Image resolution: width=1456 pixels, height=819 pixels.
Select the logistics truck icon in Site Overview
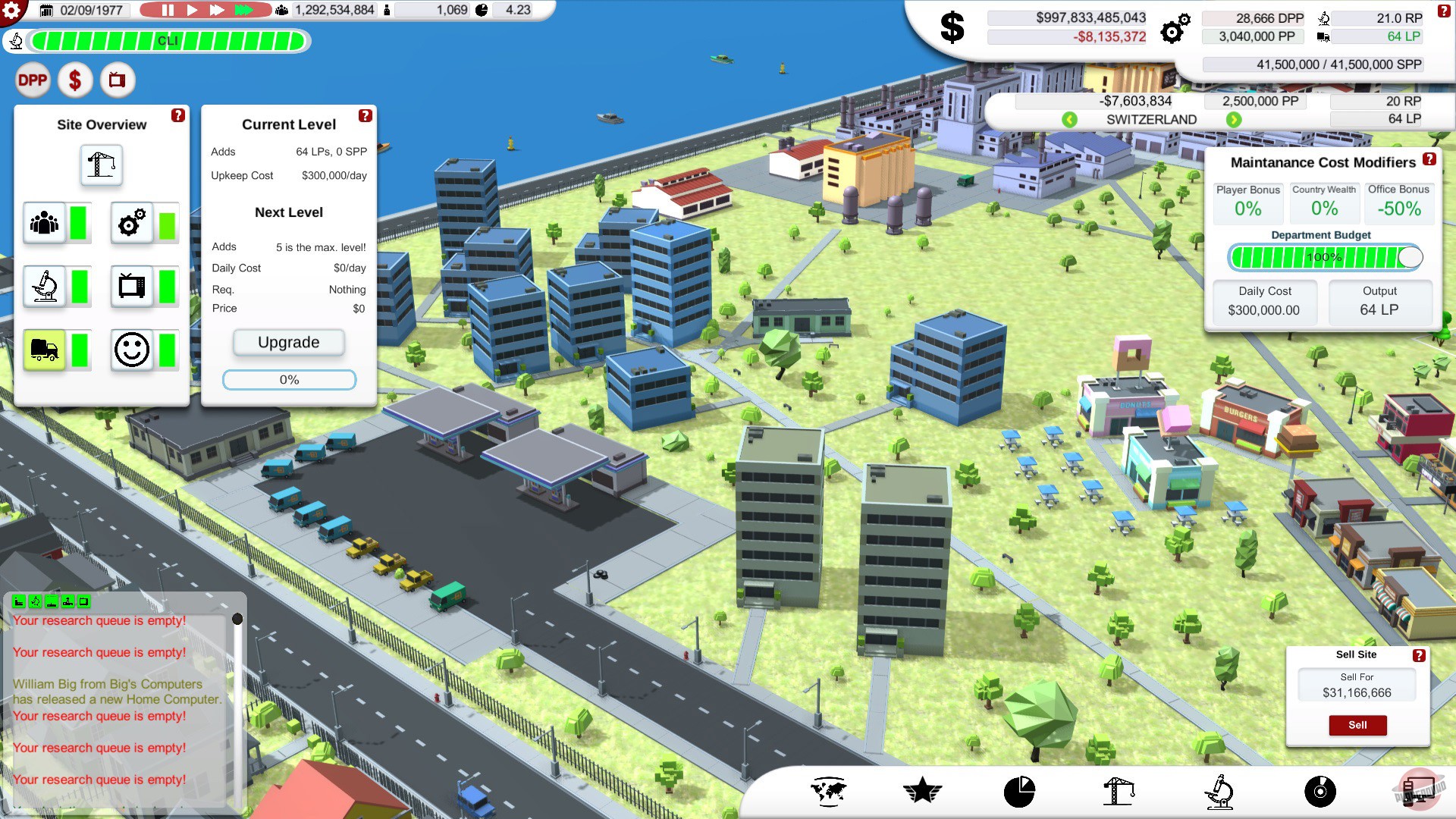[x=44, y=350]
